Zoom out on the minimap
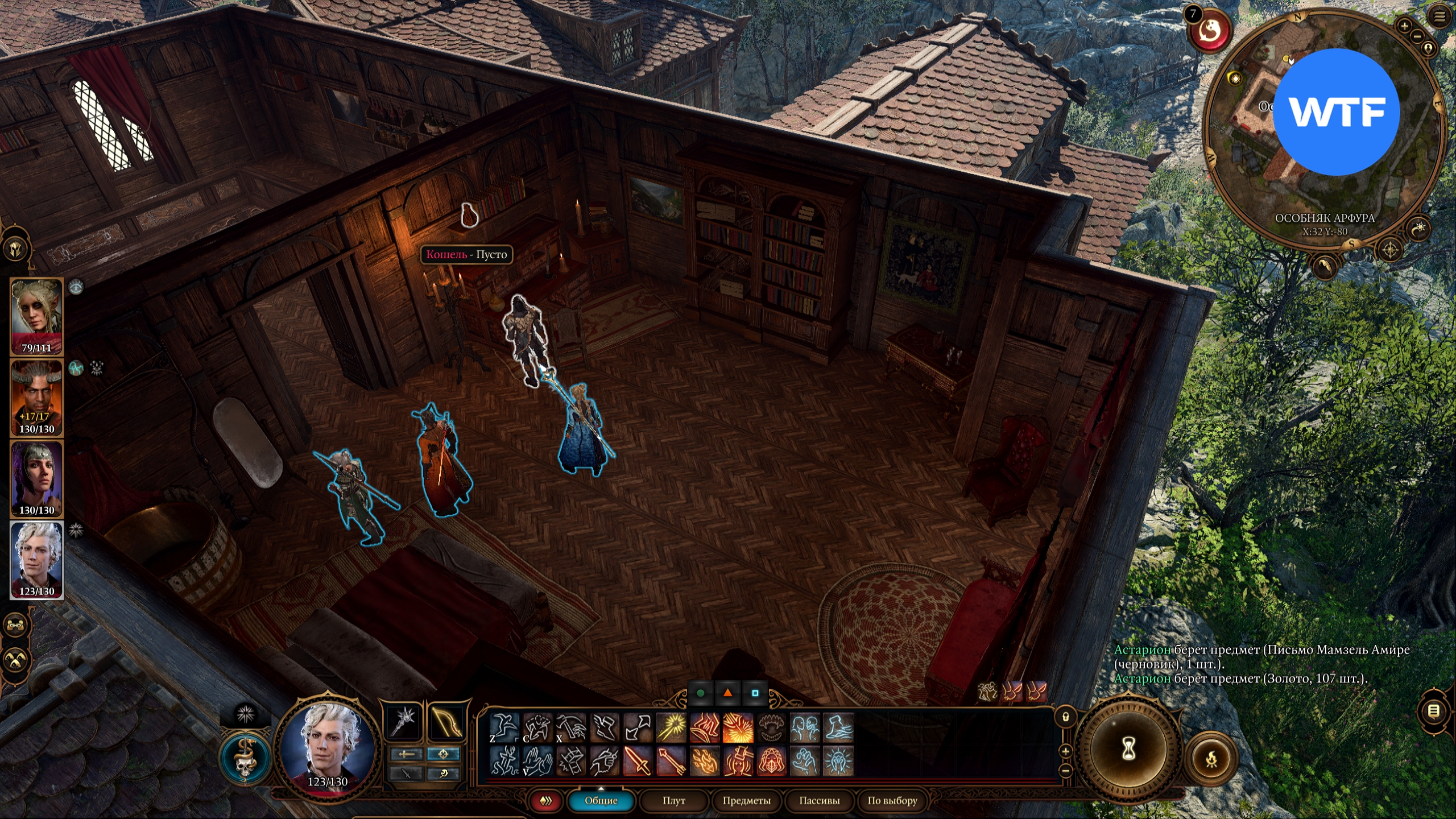1456x819 pixels. pos(1417,36)
